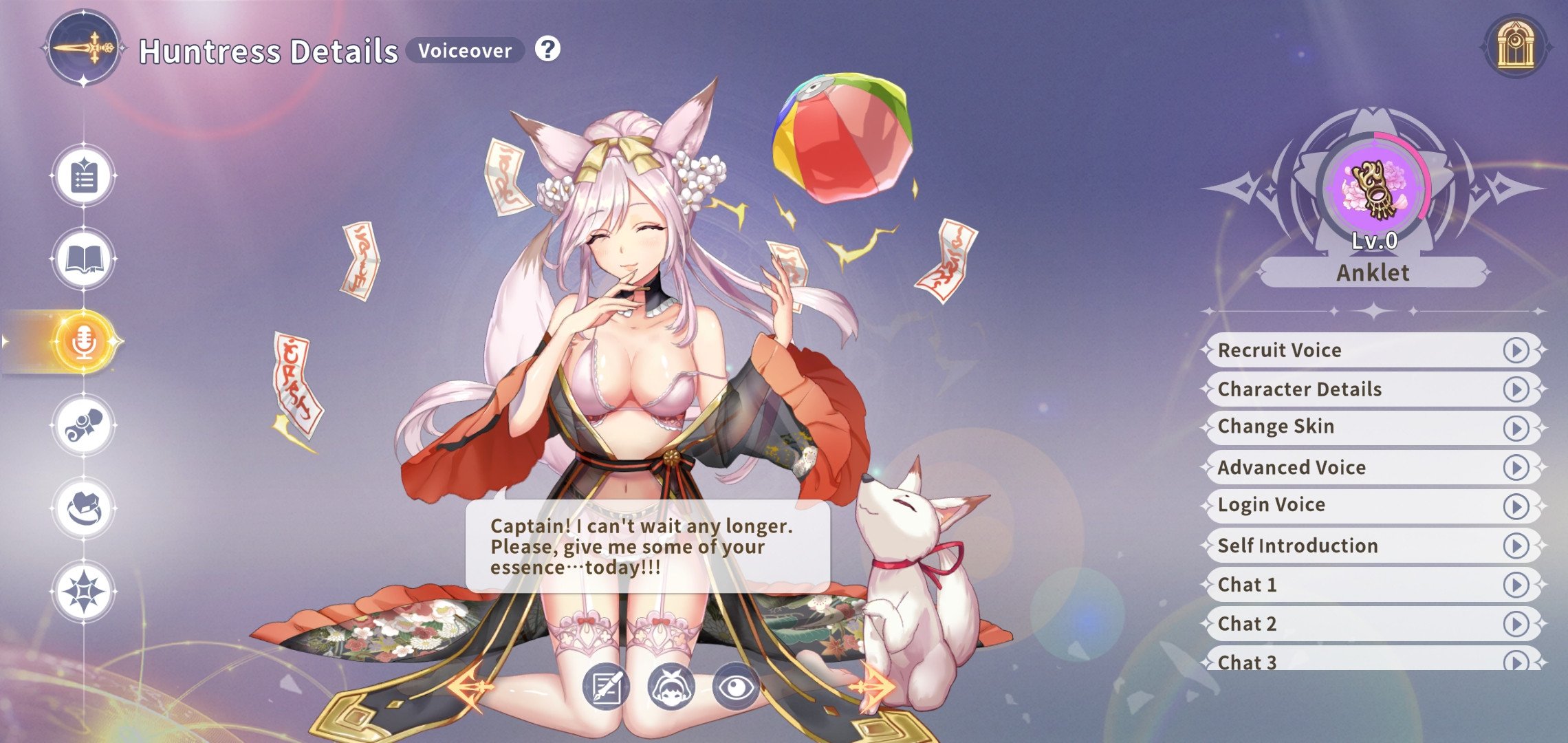Play the Advanced Voice line
1568x743 pixels.
pos(1515,468)
